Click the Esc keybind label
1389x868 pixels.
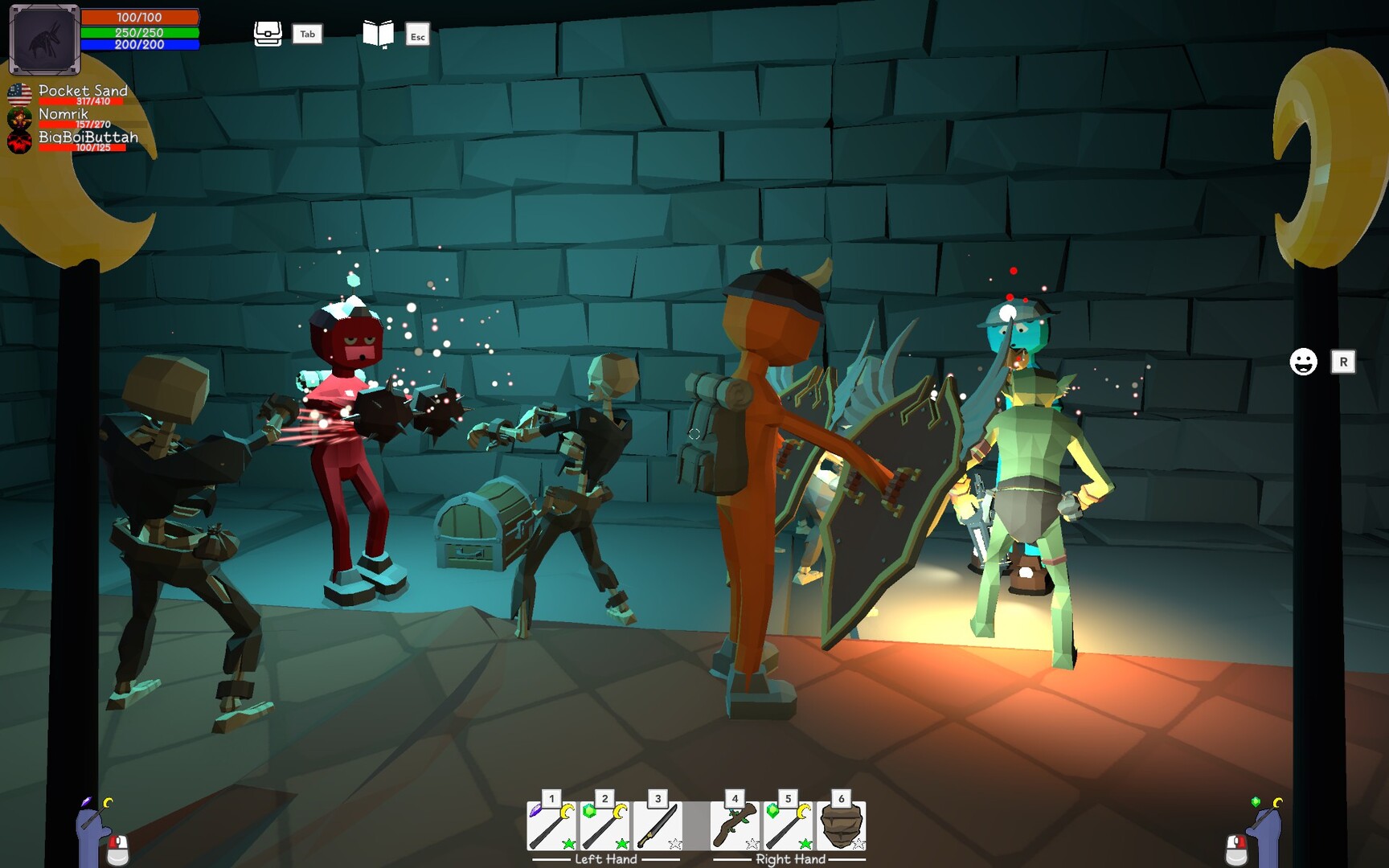coord(416,36)
